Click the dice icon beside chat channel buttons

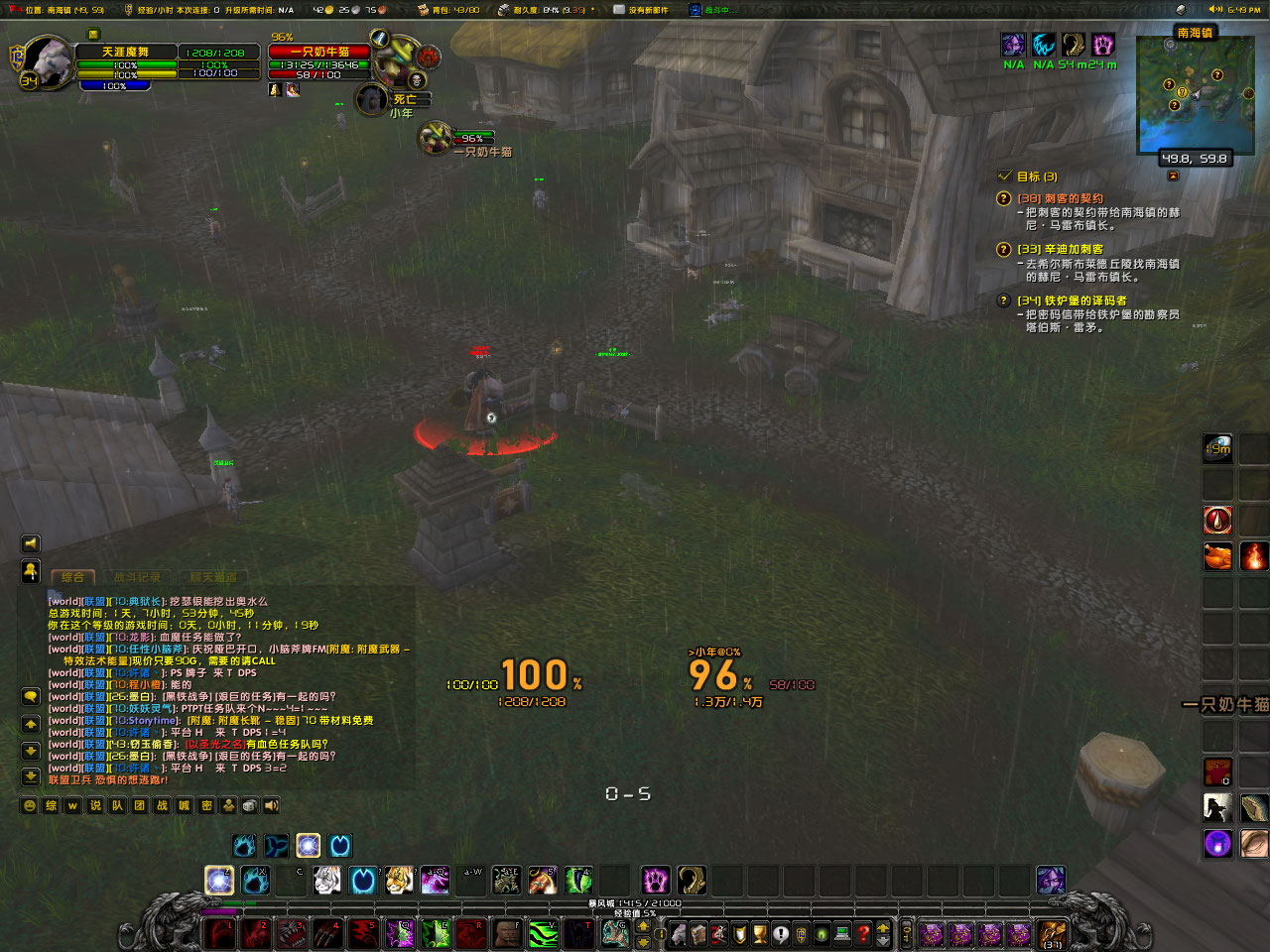[x=248, y=805]
